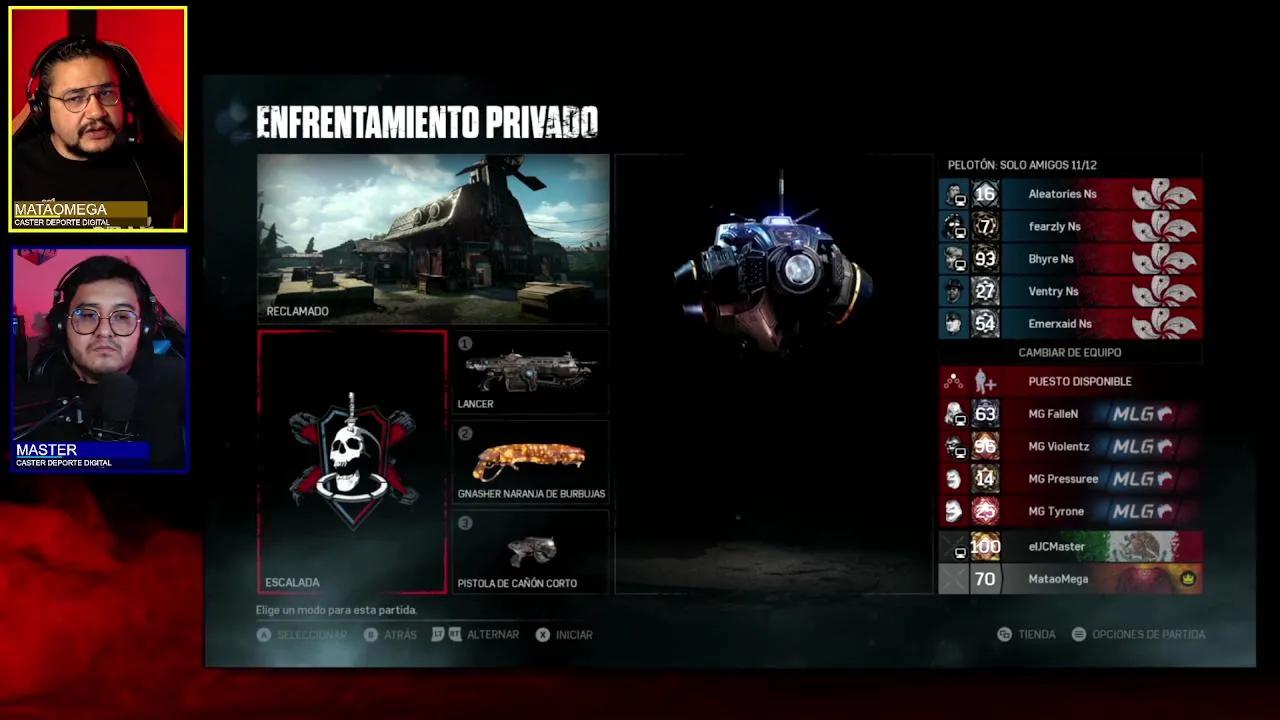
Task: Select player Aleatories Ns in the list
Action: pyautogui.click(x=1069, y=194)
